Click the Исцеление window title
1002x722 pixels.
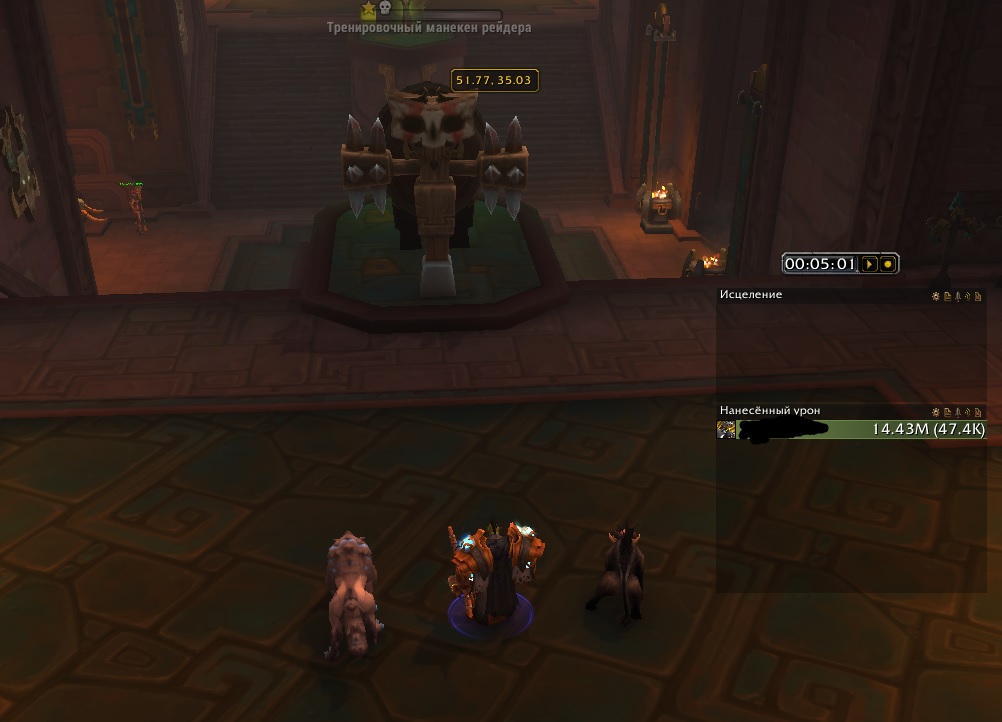coord(751,295)
